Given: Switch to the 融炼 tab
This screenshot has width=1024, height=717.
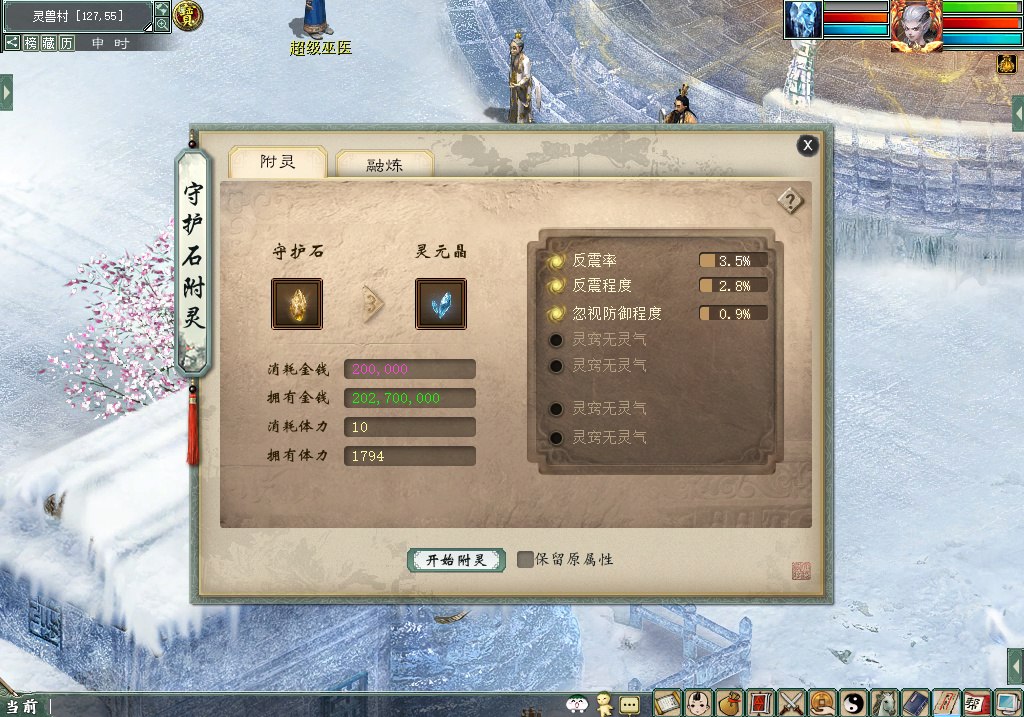Looking at the screenshot, I should pyautogui.click(x=385, y=165).
